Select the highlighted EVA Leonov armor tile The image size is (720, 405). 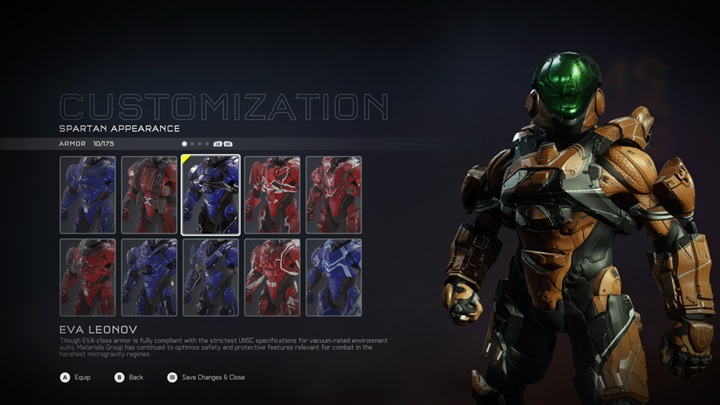[210, 194]
